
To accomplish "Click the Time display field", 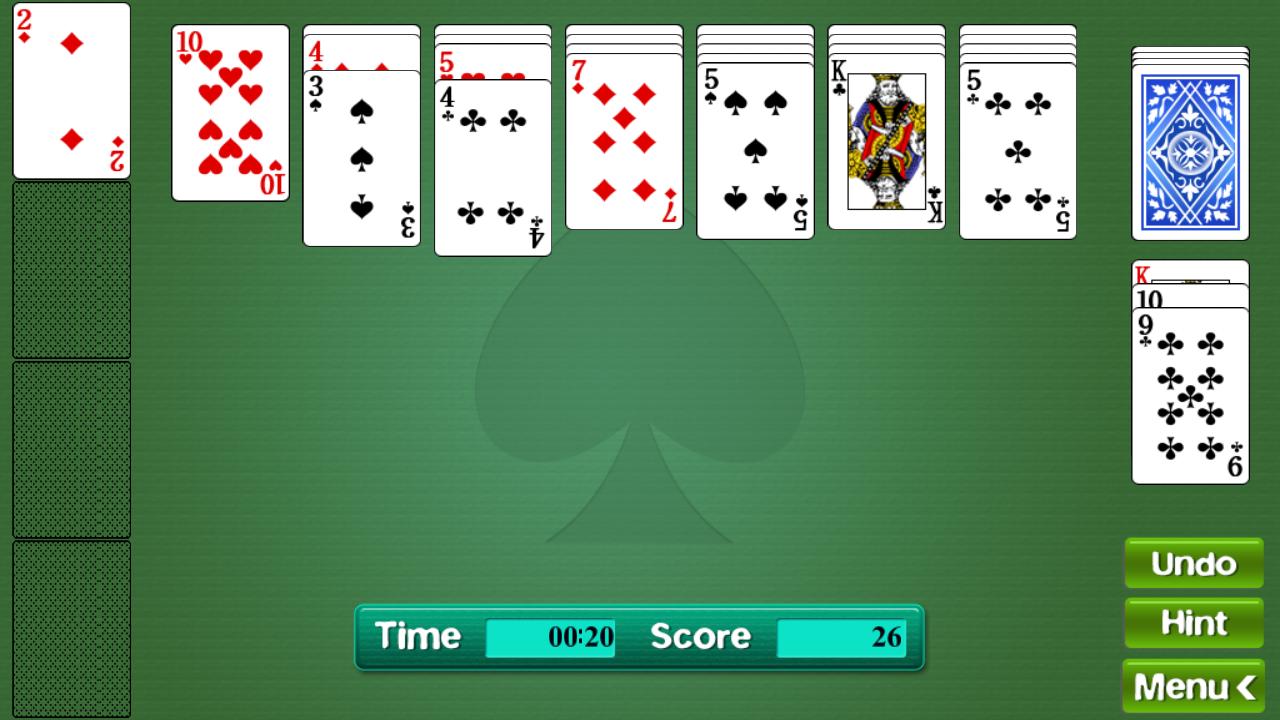I will (551, 635).
